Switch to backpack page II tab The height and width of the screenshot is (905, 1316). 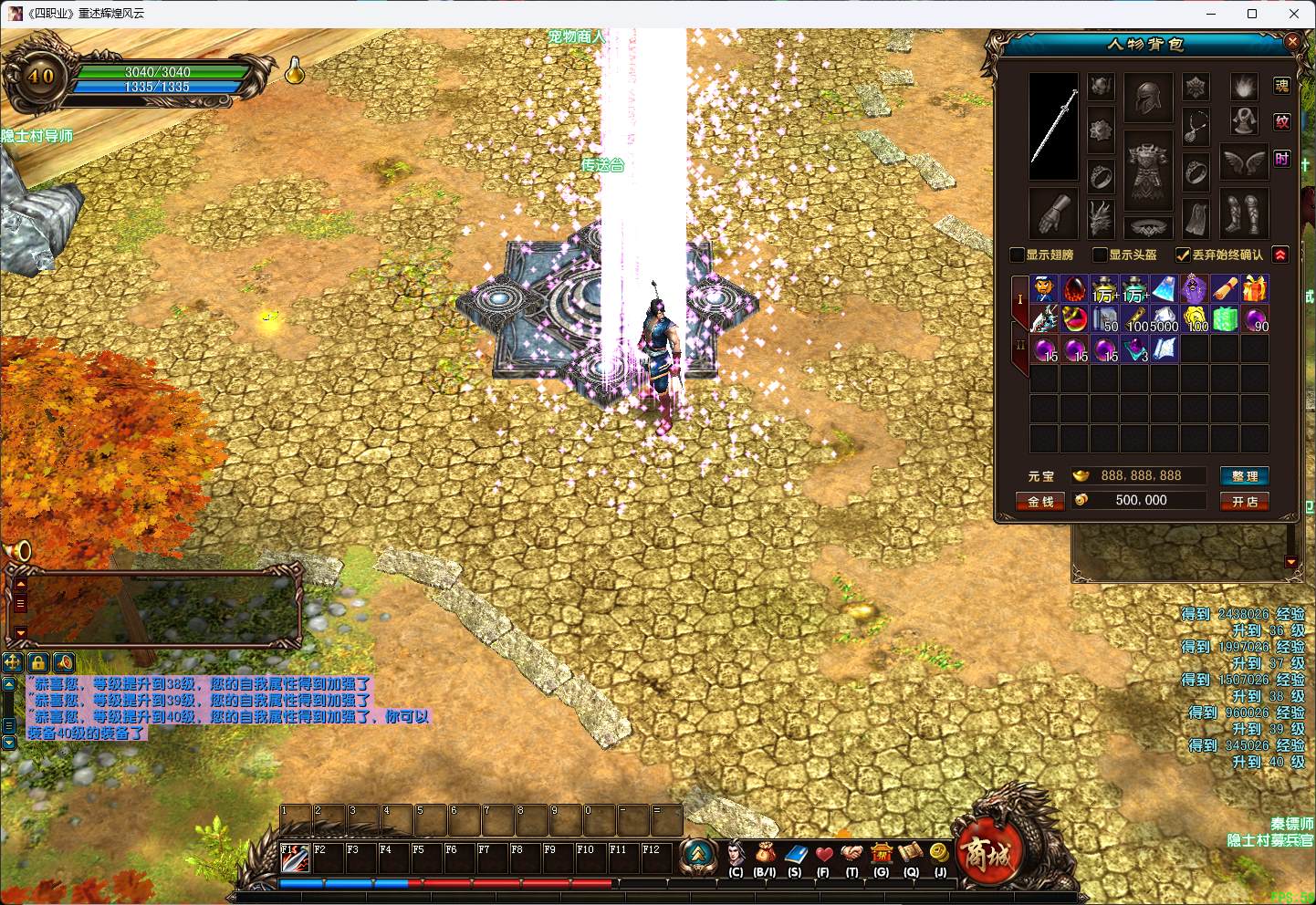click(1020, 347)
